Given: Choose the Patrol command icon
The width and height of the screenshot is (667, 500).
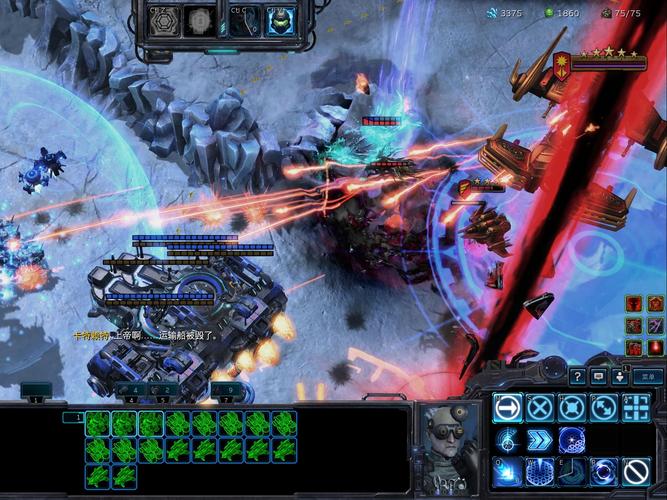Looking at the screenshot, I should pyautogui.click(x=604, y=408).
